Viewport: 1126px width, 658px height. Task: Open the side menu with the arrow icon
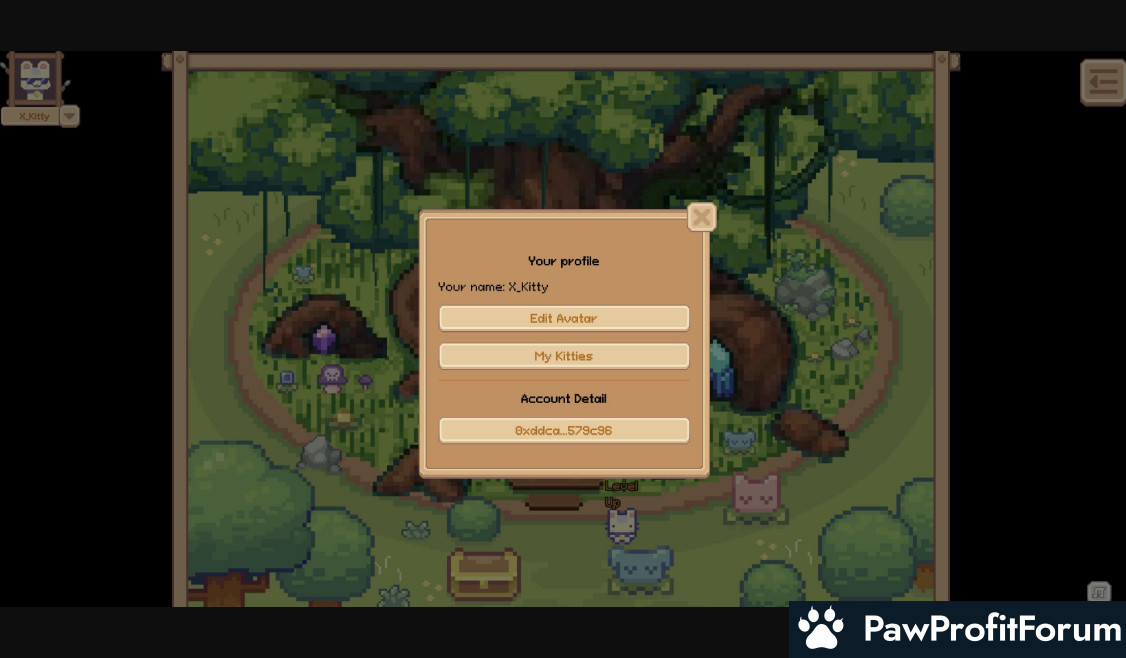pos(1102,82)
